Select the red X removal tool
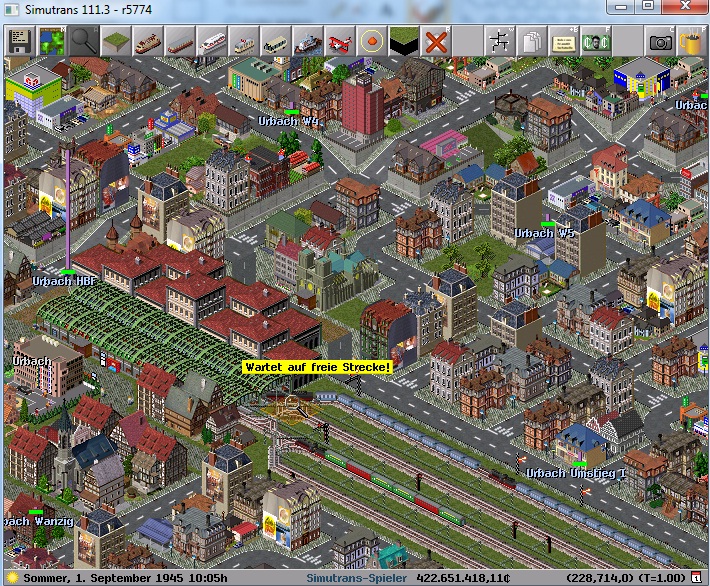This screenshot has width=710, height=586. point(435,42)
